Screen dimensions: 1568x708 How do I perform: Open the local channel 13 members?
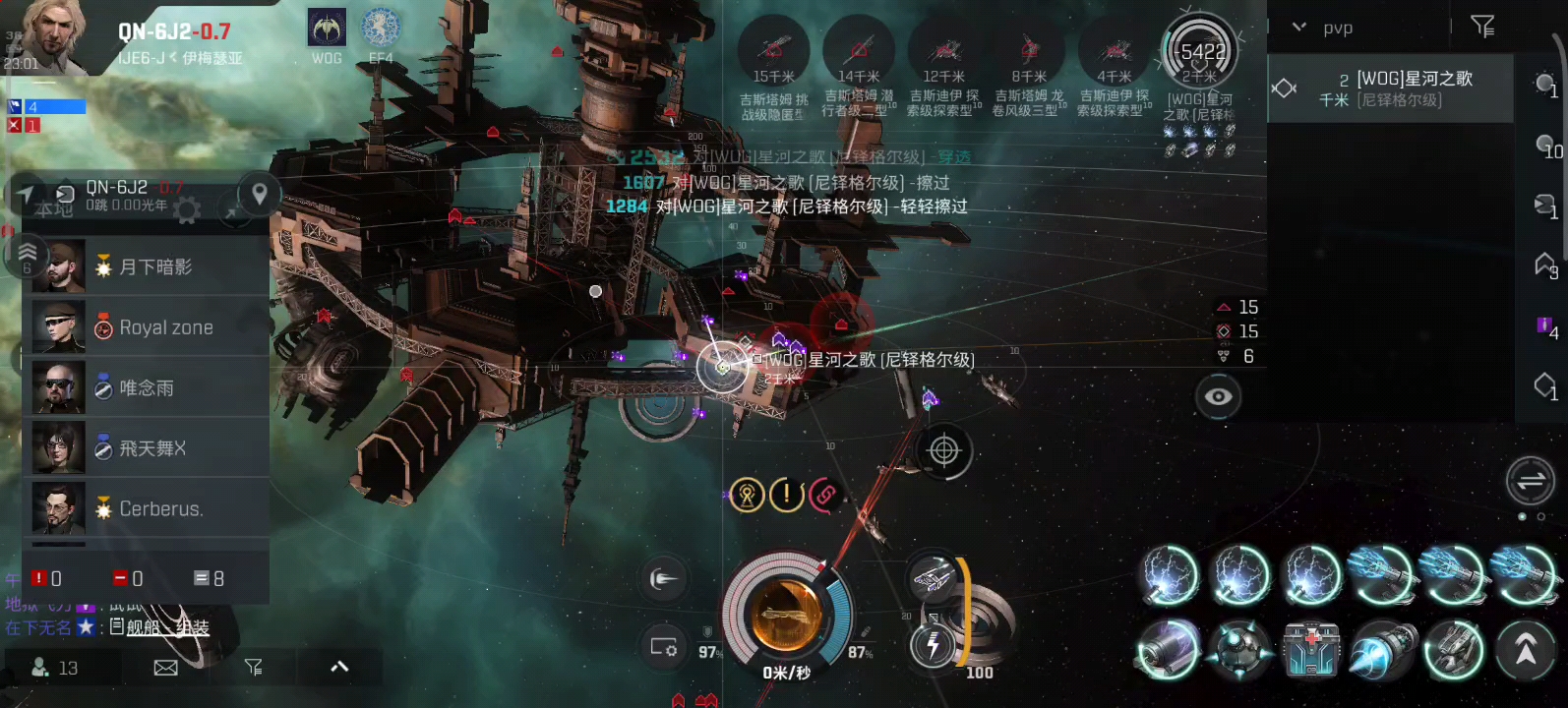click(x=55, y=668)
